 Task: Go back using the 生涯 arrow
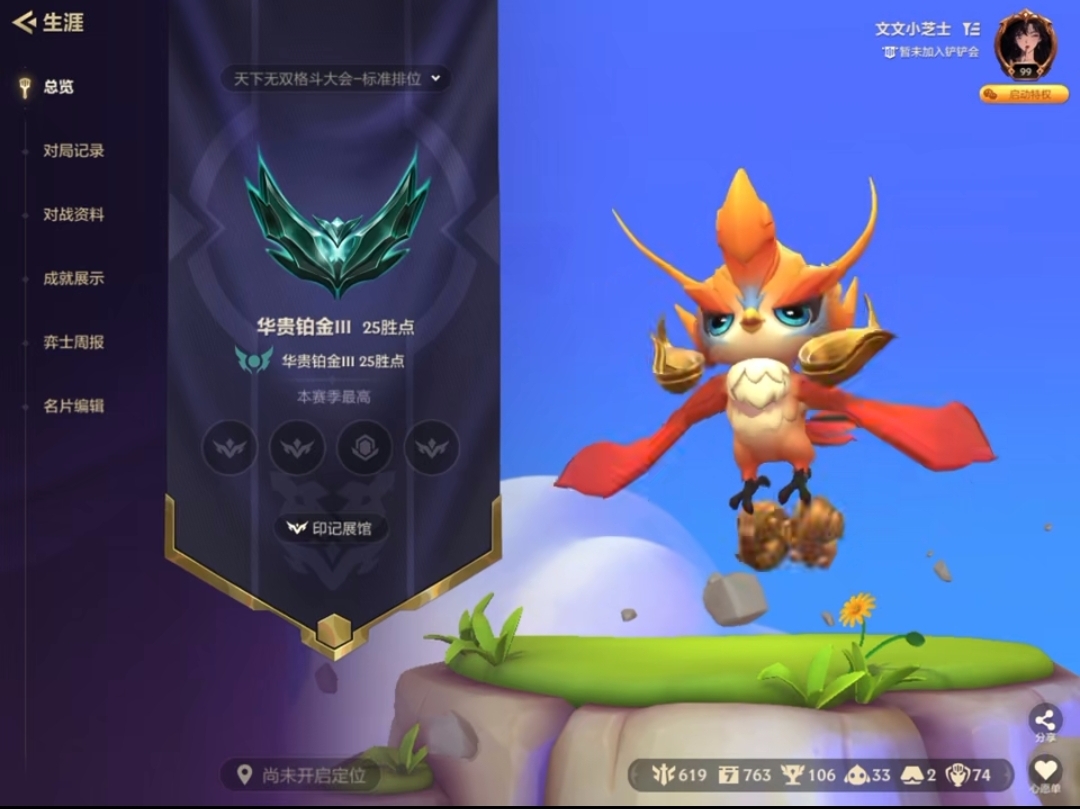tap(25, 22)
